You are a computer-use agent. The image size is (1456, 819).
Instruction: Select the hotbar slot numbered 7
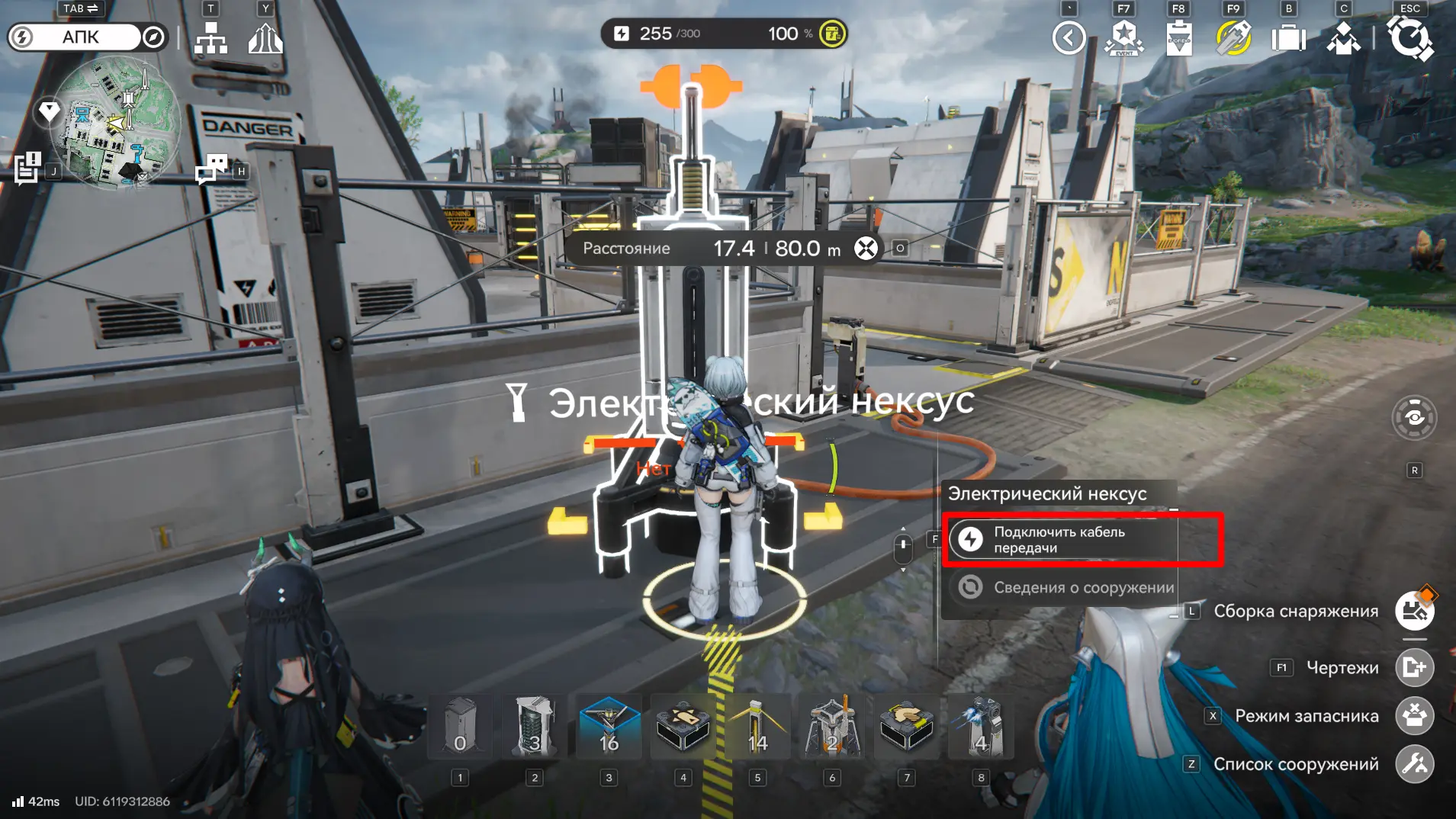pos(906,727)
